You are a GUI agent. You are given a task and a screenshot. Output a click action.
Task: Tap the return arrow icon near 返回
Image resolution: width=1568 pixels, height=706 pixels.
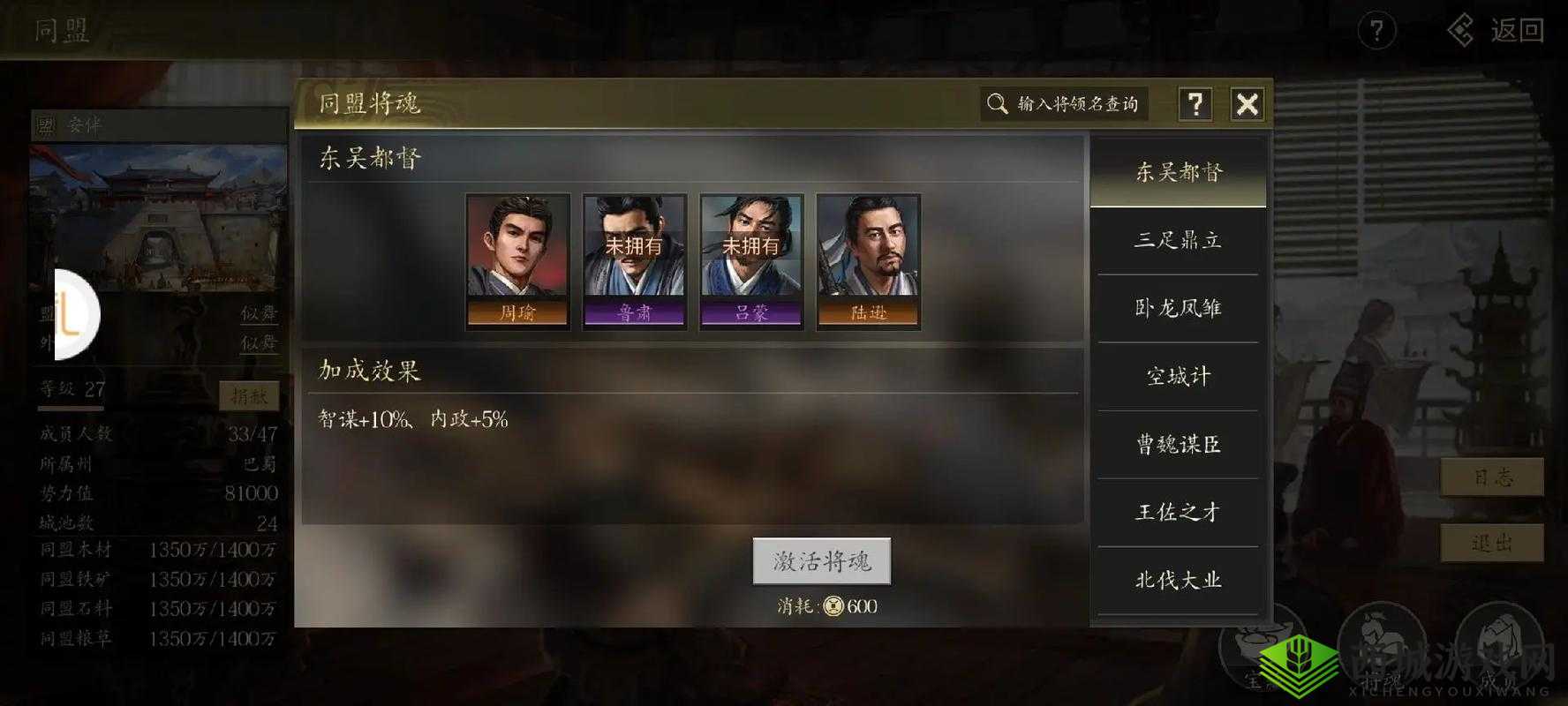(x=1461, y=29)
